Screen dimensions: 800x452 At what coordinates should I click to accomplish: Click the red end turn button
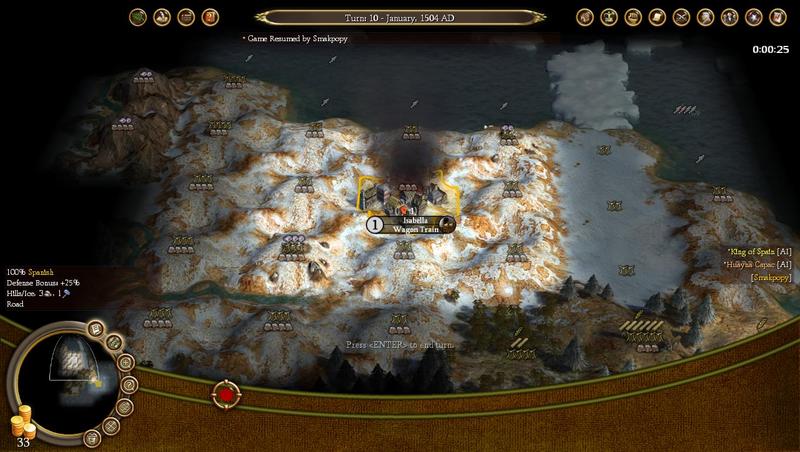coord(227,394)
